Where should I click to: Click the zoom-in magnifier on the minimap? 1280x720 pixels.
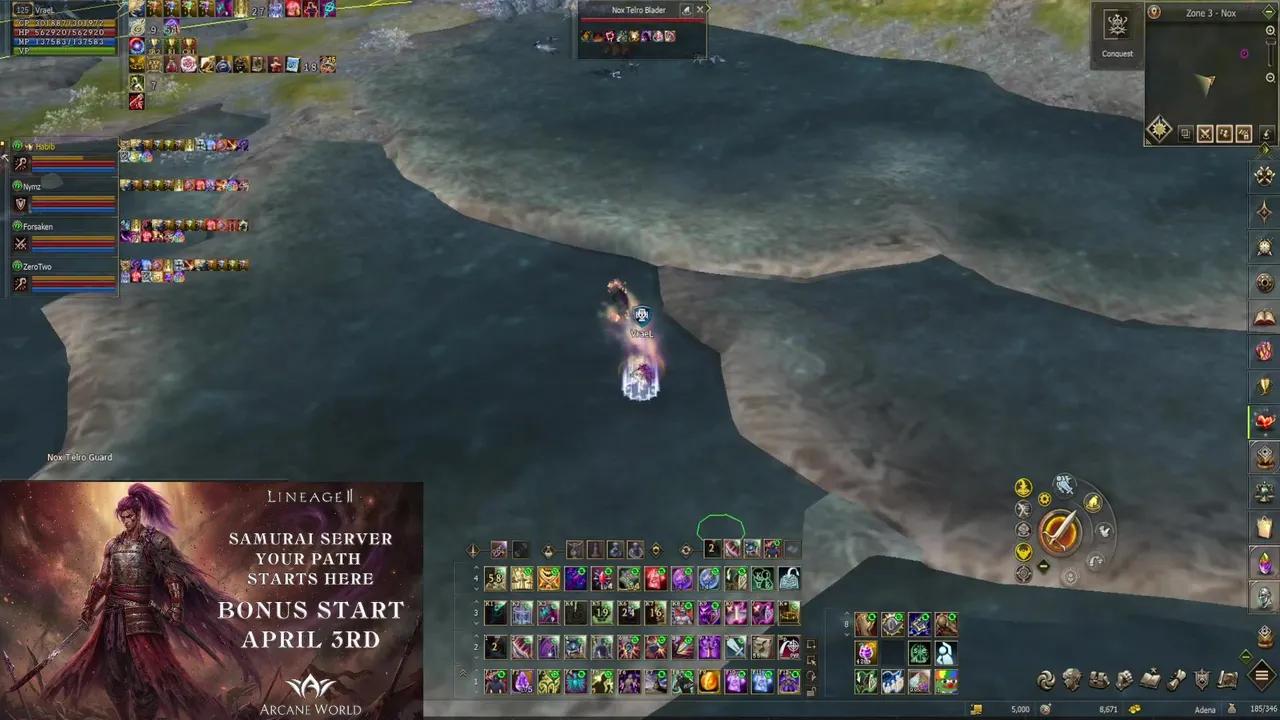tap(1270, 30)
